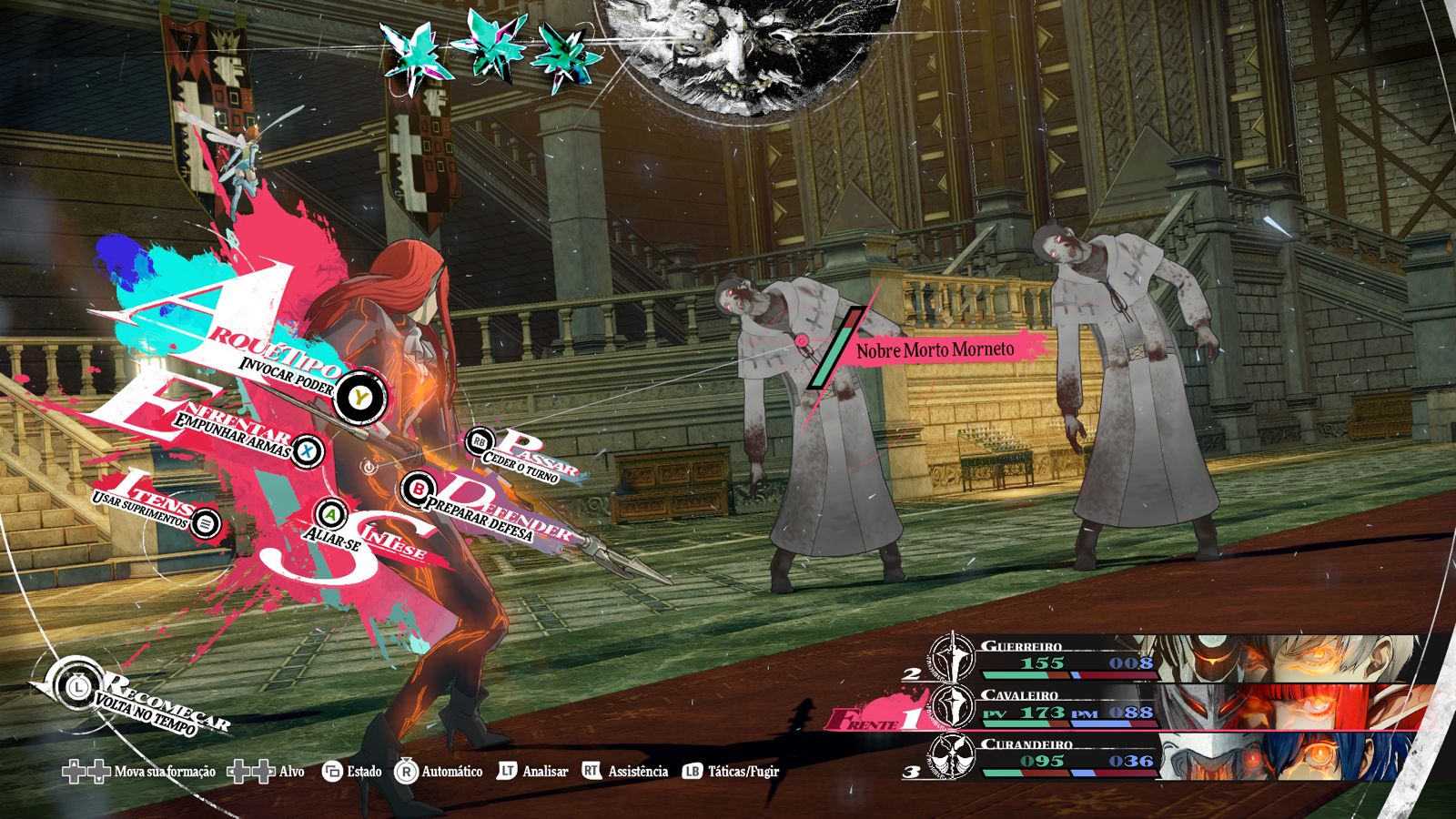Select the Enfrentar attack command
Image resolution: width=1456 pixels, height=819 pixels.
click(308, 450)
